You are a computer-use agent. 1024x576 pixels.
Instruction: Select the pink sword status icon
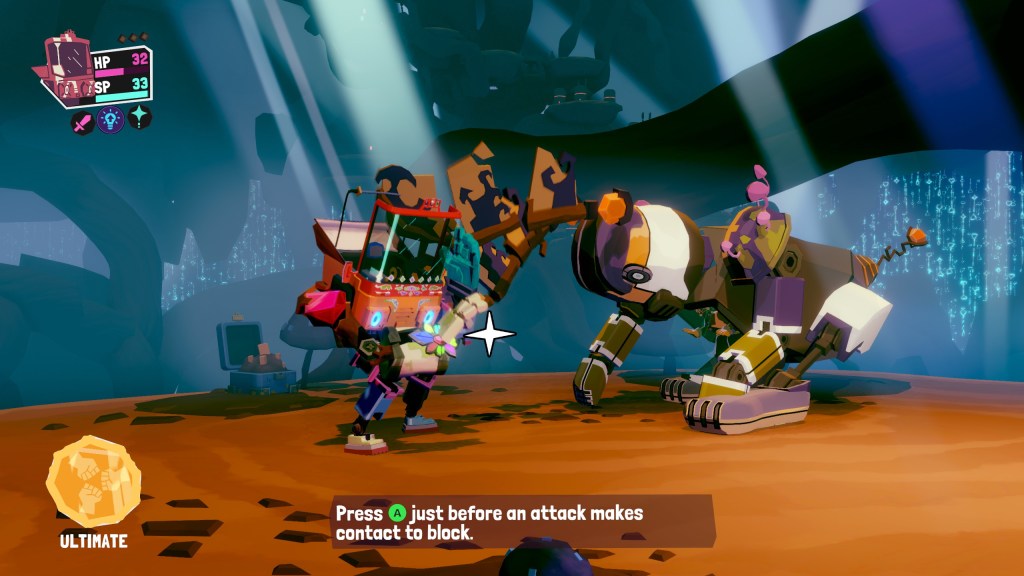point(83,121)
